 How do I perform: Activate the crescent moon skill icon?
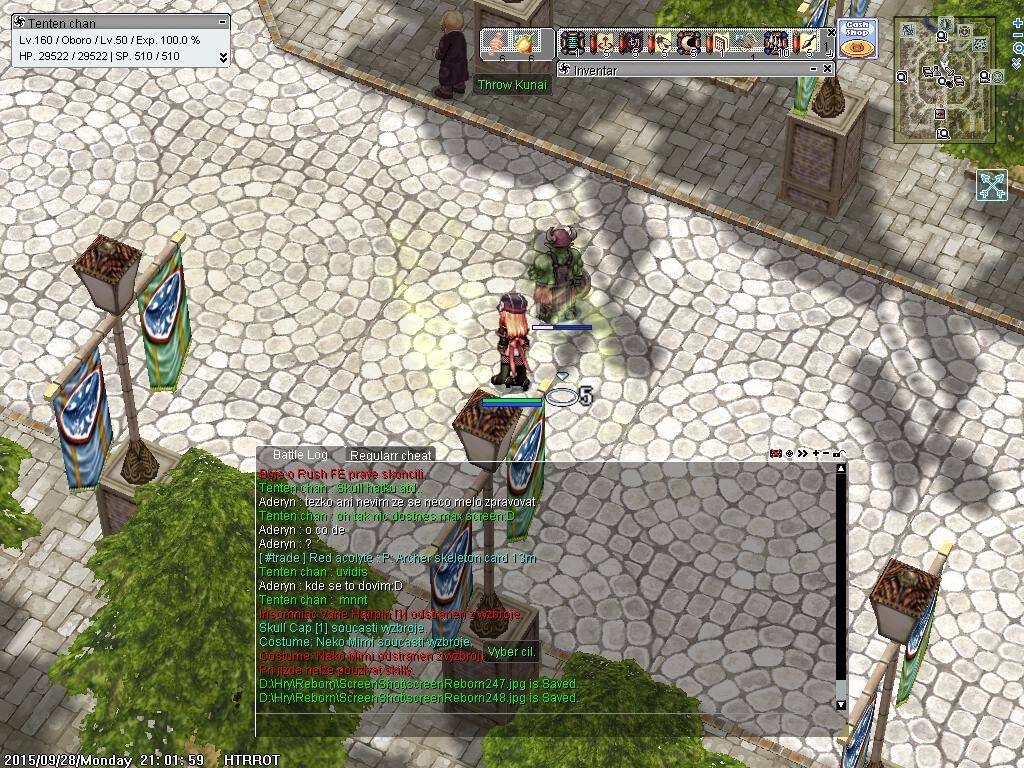tap(689, 43)
